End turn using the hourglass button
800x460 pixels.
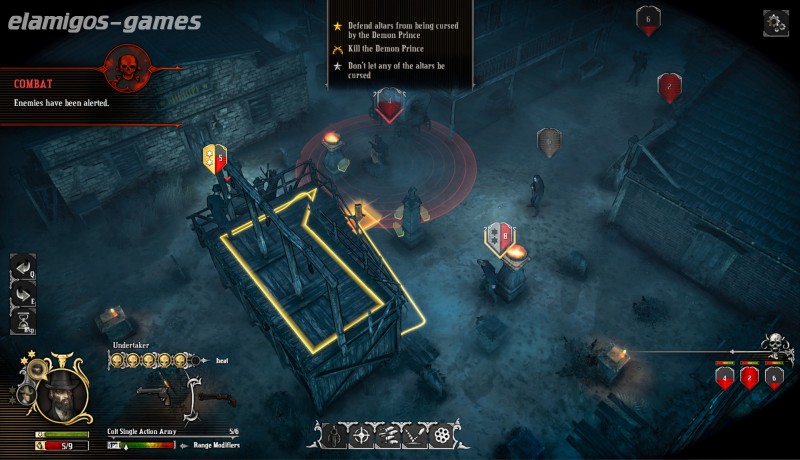point(22,321)
